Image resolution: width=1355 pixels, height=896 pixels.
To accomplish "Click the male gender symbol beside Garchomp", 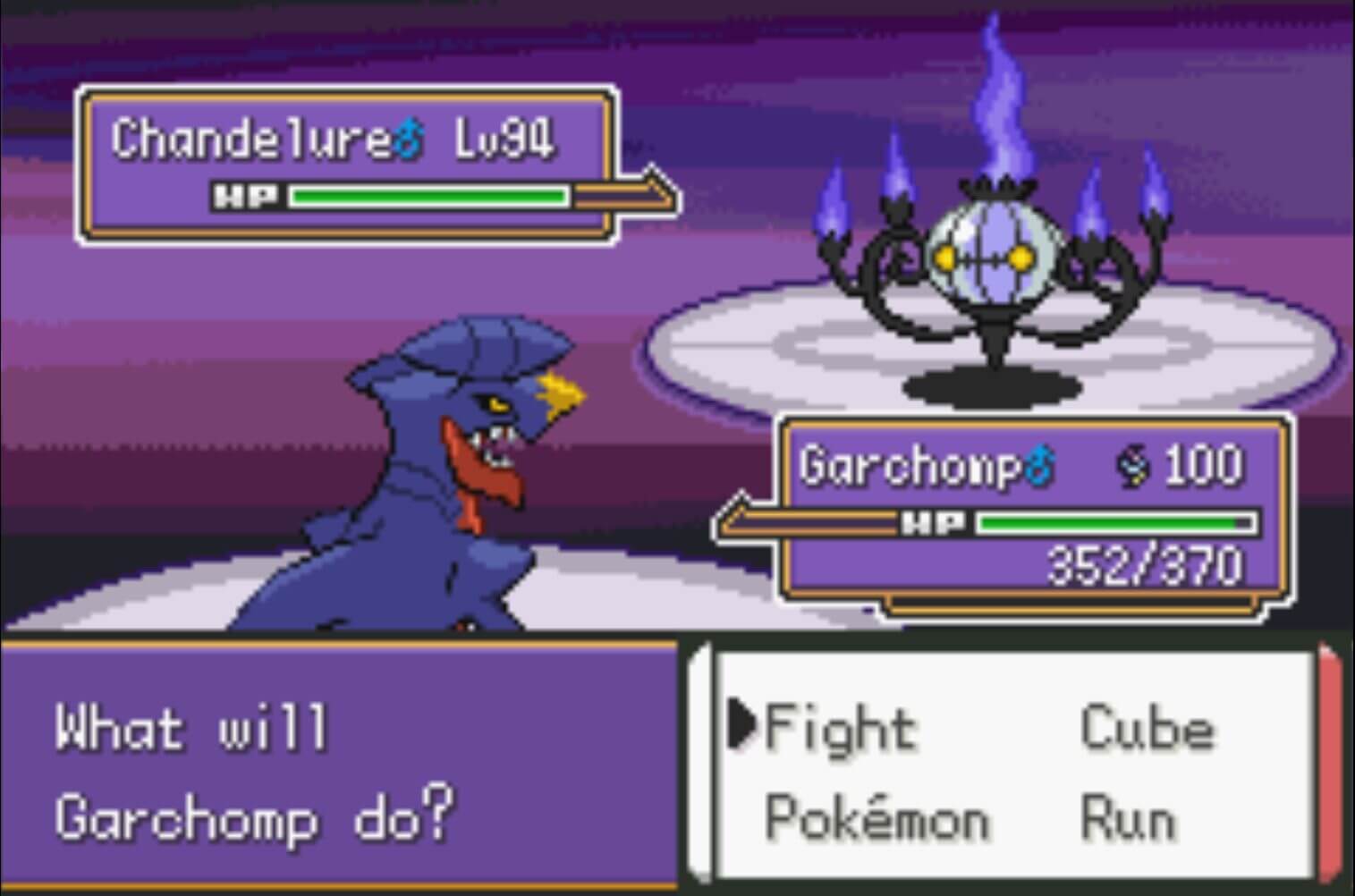I will (1038, 463).
